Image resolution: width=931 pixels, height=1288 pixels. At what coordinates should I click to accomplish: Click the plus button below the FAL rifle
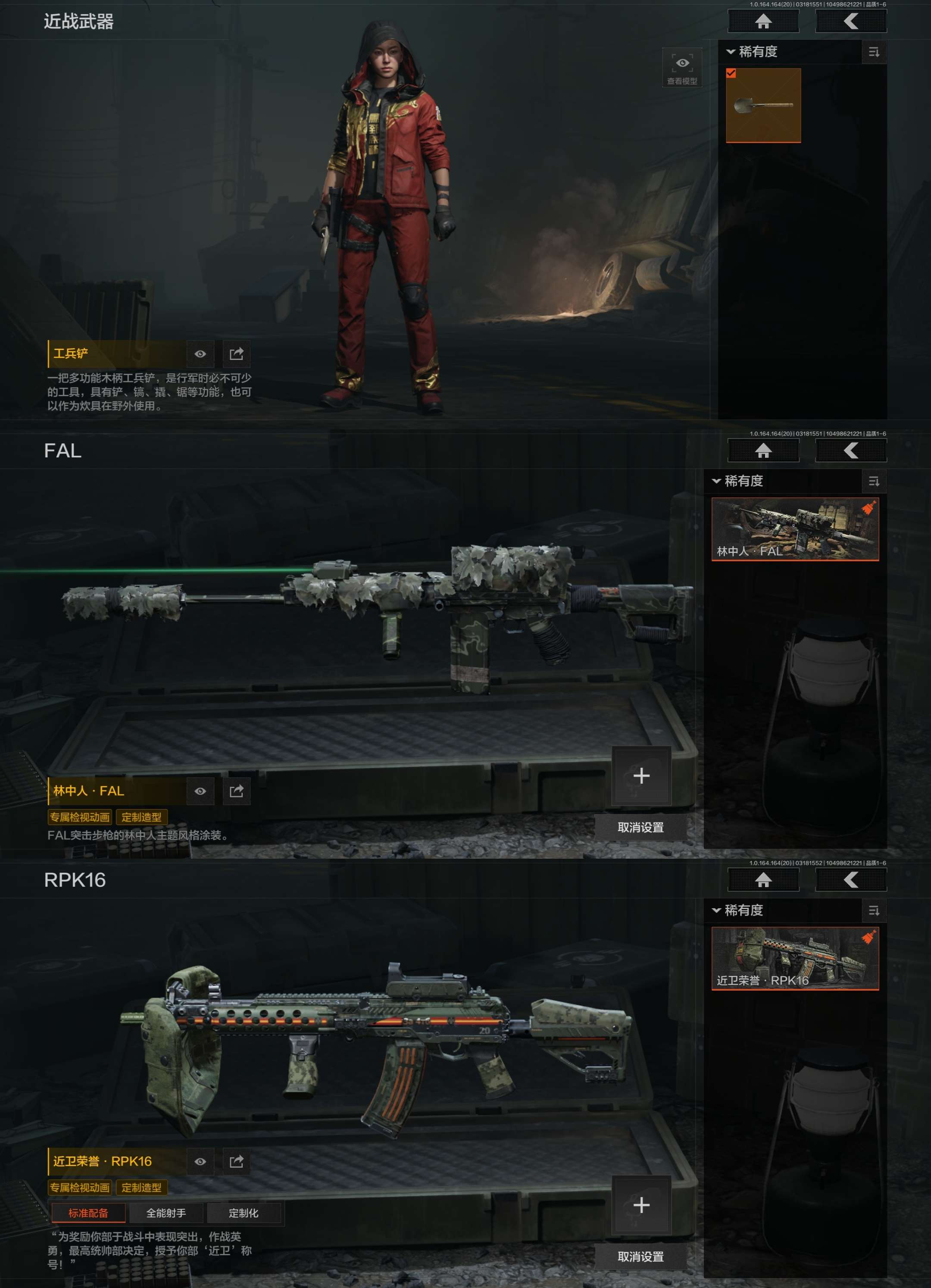tap(641, 776)
